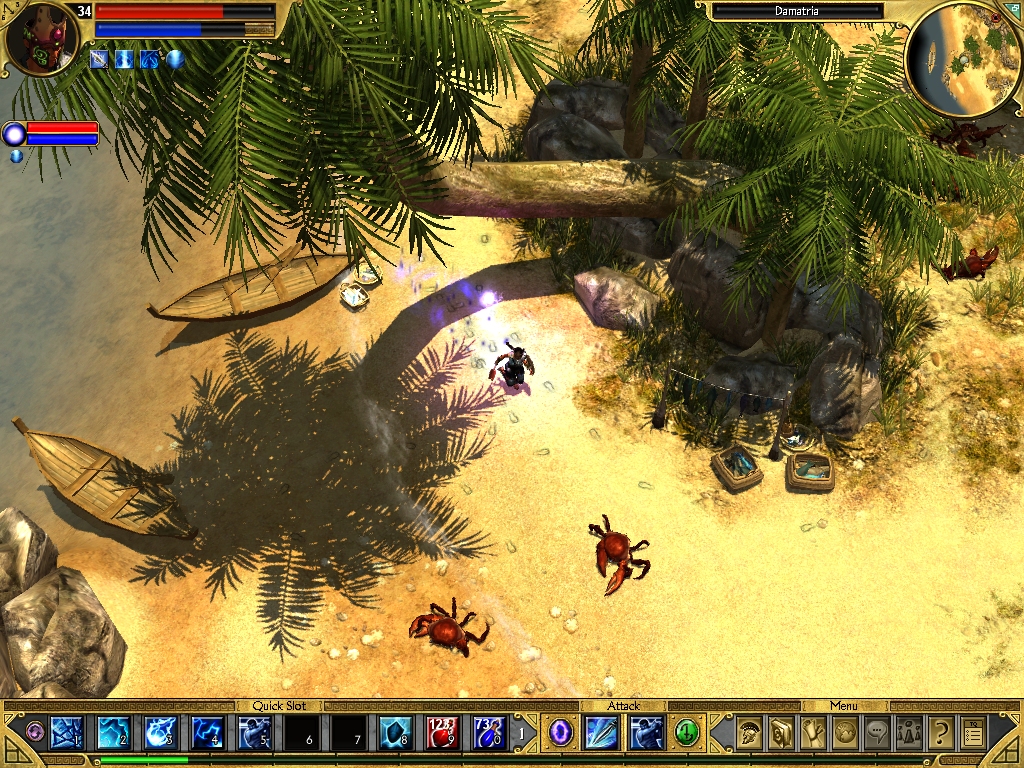The image size is (1024, 768).
Task: Select the purple portal stone icon
Action: click(561, 733)
